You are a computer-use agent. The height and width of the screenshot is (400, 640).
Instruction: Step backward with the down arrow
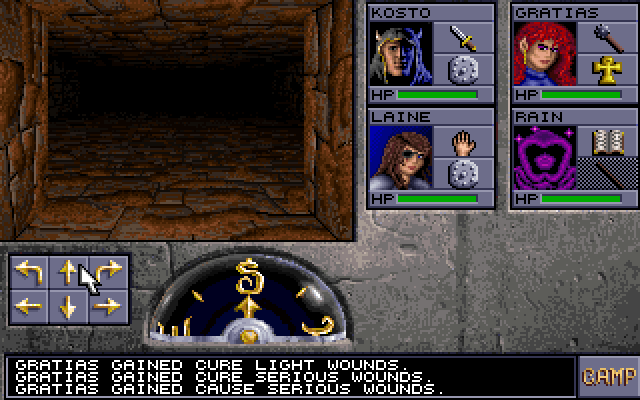point(68,307)
